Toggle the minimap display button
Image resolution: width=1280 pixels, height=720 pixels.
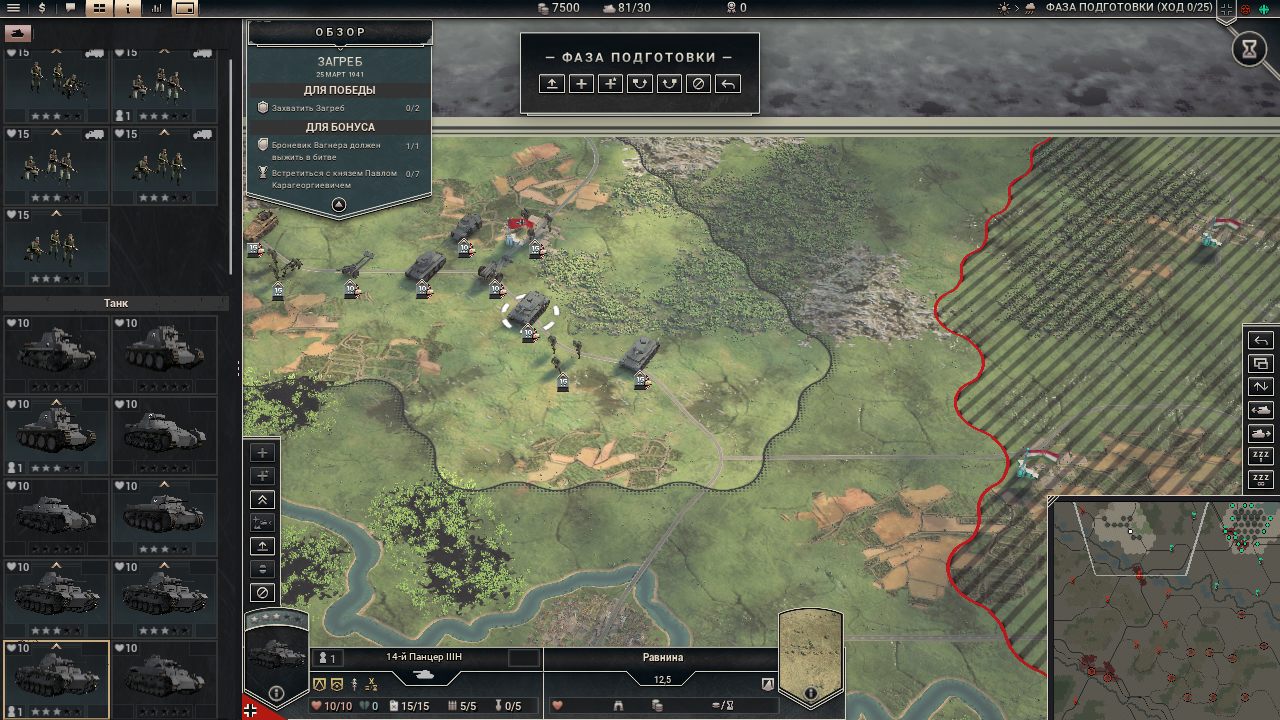(186, 8)
